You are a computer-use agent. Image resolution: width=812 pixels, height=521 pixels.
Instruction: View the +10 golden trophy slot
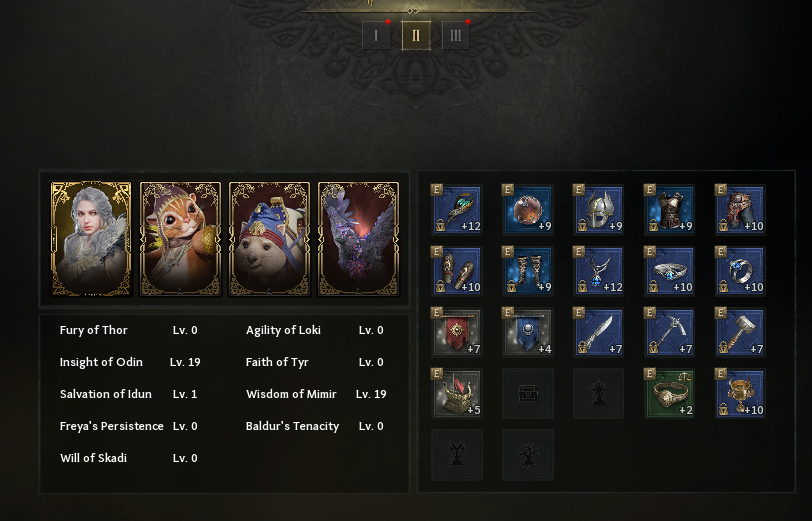coord(741,394)
